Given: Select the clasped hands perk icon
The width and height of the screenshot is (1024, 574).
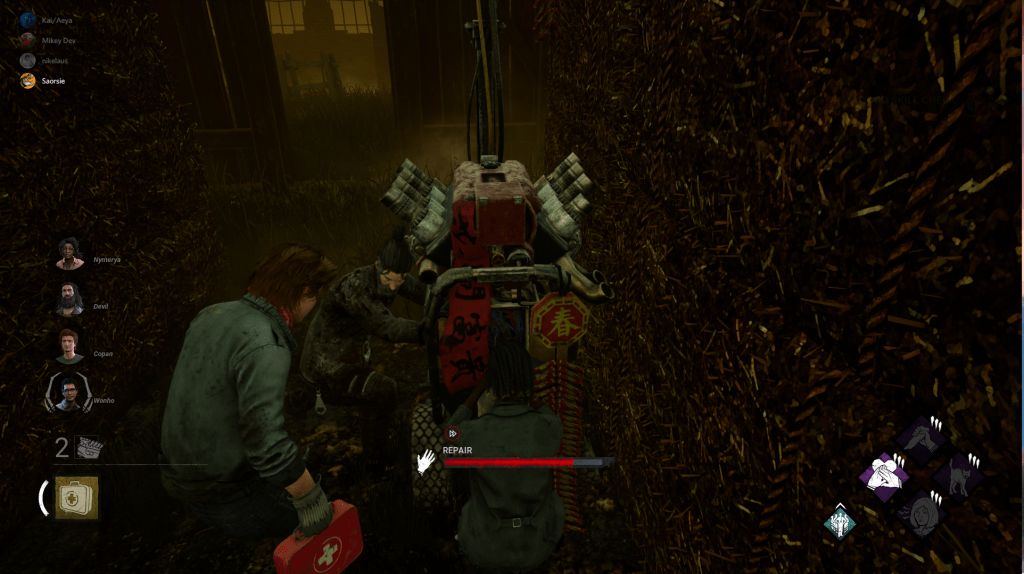Looking at the screenshot, I should click(x=922, y=438).
